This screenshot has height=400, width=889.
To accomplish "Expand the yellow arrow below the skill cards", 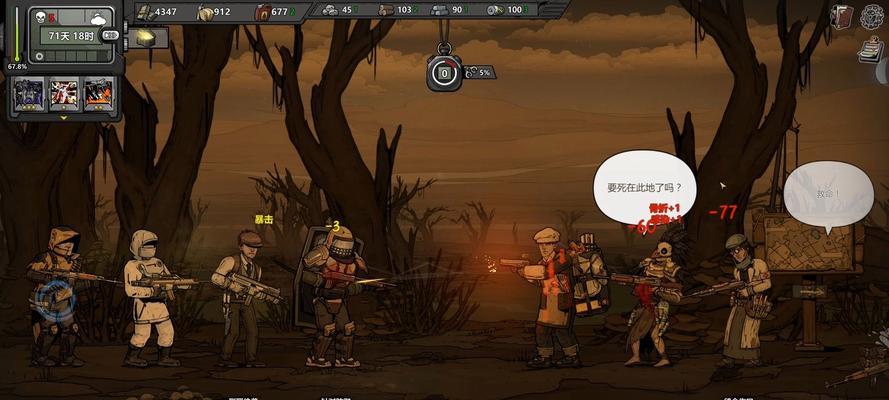I will pos(65,116).
